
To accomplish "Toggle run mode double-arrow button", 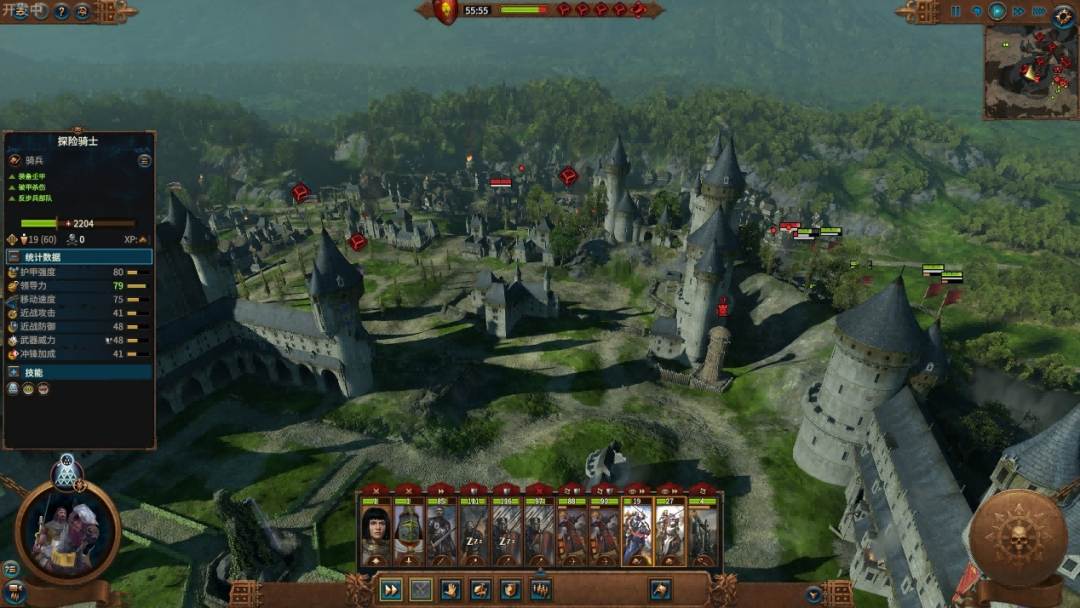I will pyautogui.click(x=390, y=590).
